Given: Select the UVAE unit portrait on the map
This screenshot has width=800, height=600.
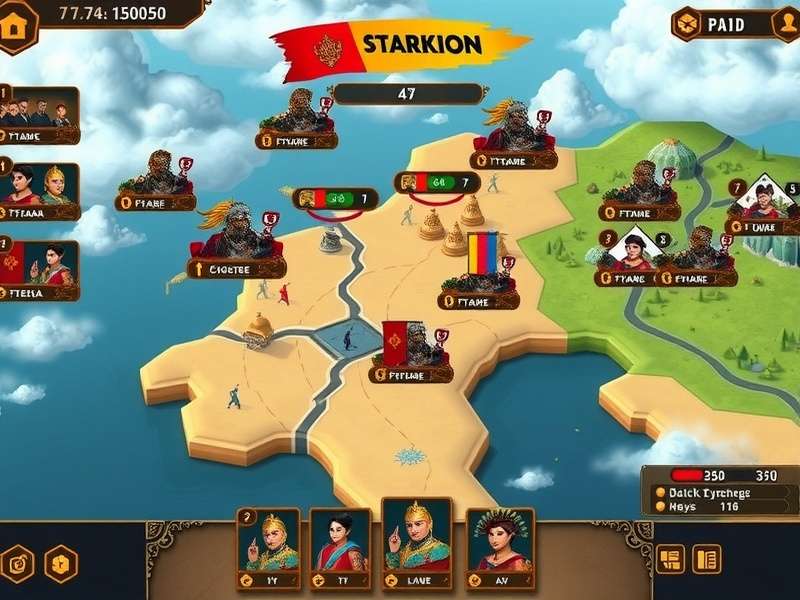Looking at the screenshot, I should coord(763,204).
